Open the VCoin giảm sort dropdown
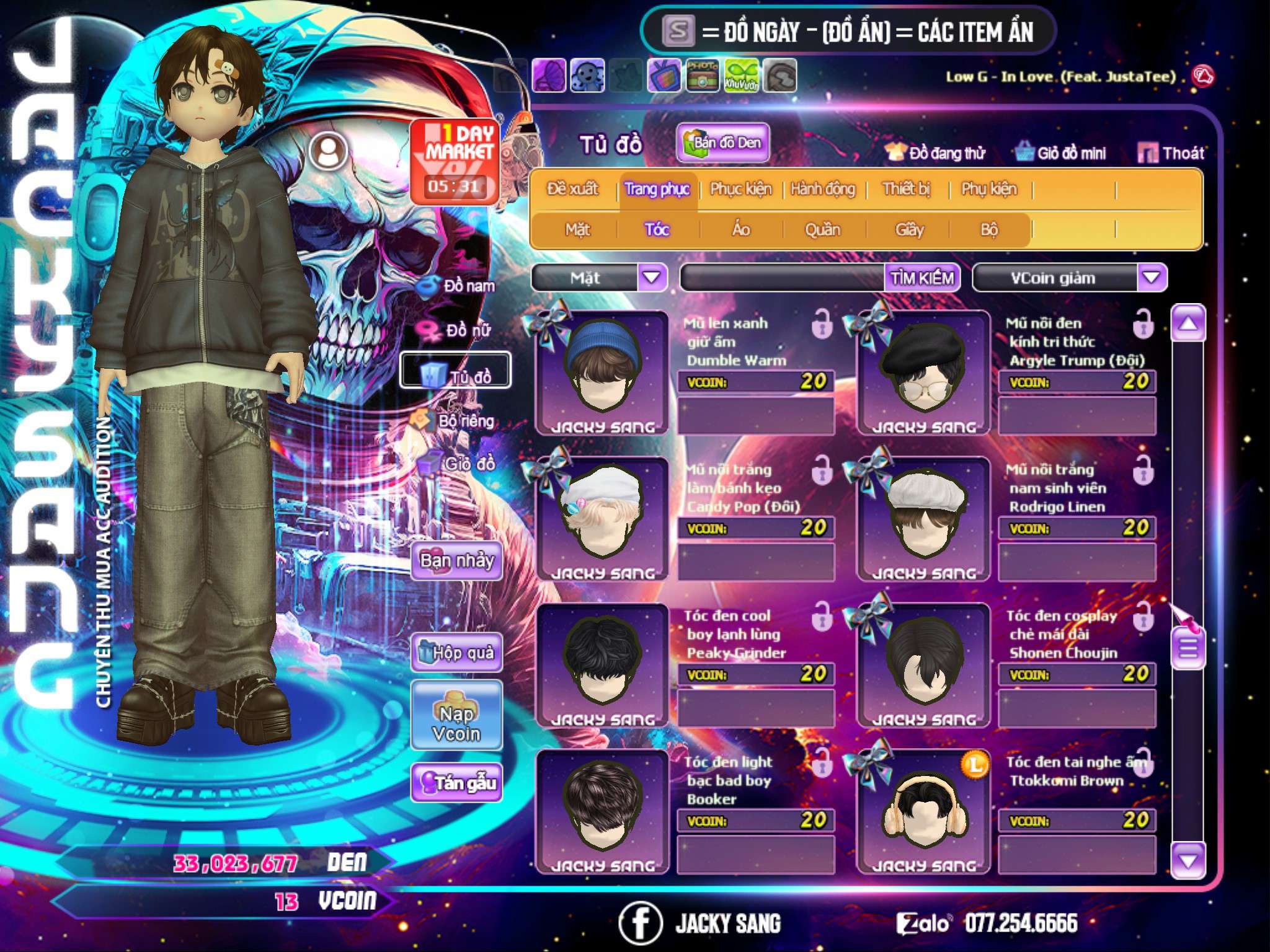1270x952 pixels. (1152, 278)
